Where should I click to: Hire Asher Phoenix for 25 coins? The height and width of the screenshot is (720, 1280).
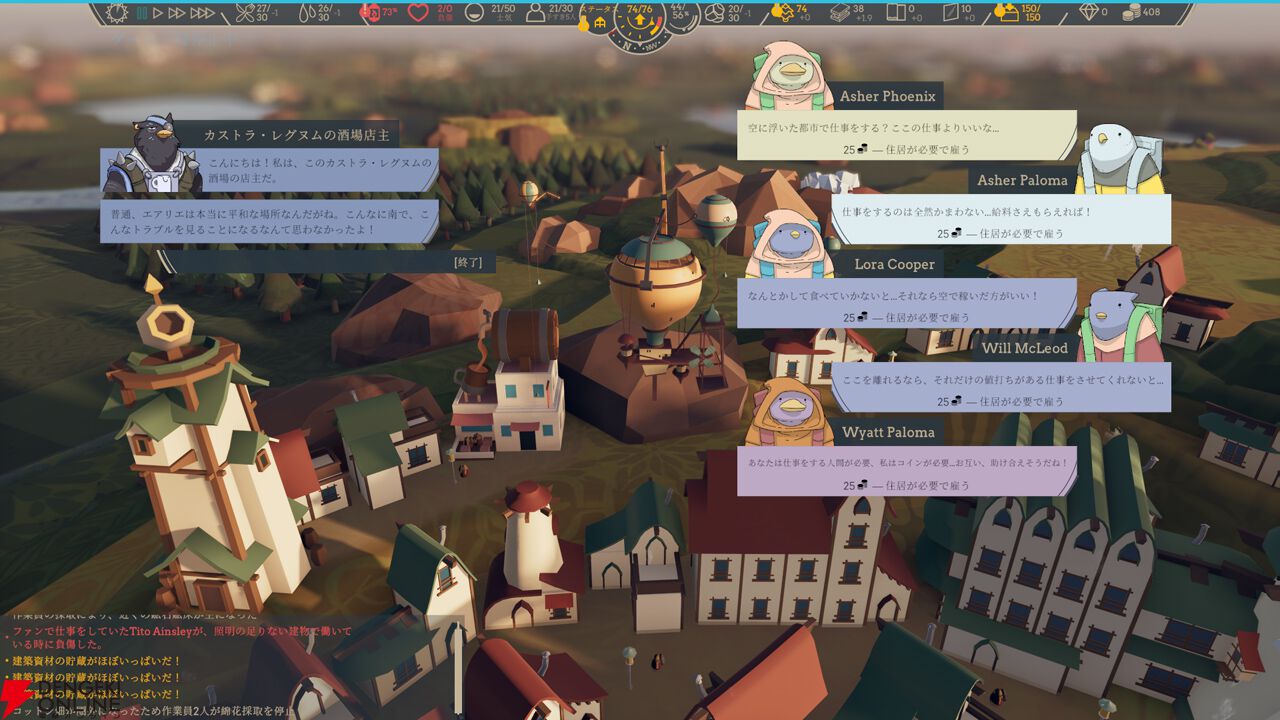(x=906, y=149)
